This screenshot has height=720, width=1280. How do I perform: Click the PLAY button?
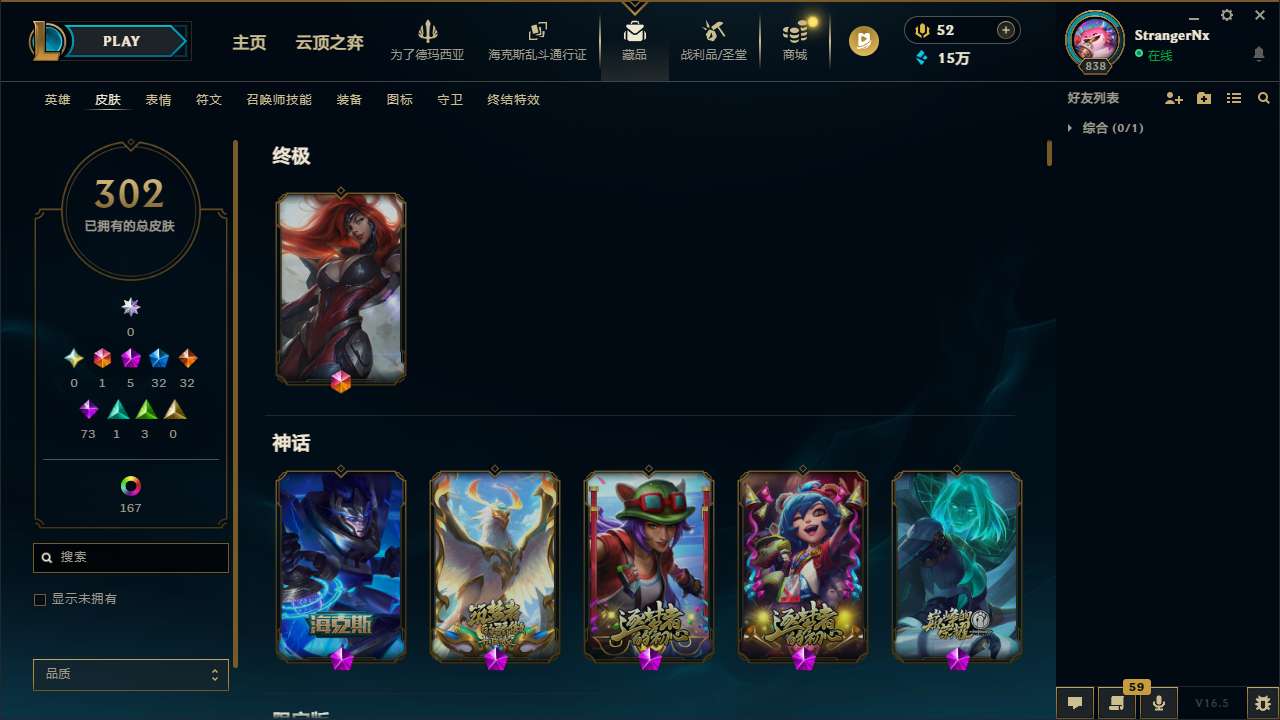(x=121, y=41)
